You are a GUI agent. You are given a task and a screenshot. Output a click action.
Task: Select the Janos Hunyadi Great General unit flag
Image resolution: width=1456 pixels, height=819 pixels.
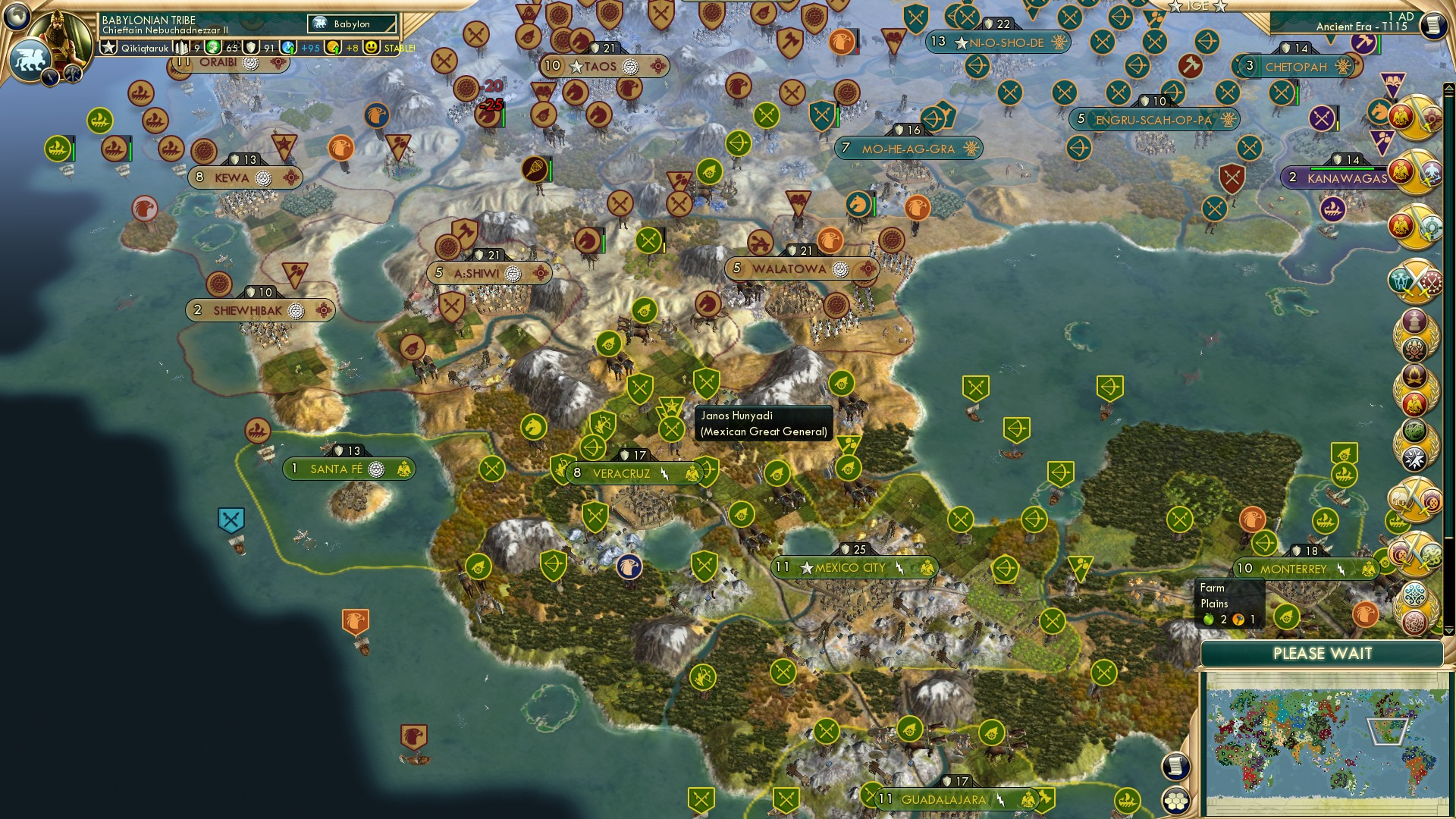coord(671,429)
